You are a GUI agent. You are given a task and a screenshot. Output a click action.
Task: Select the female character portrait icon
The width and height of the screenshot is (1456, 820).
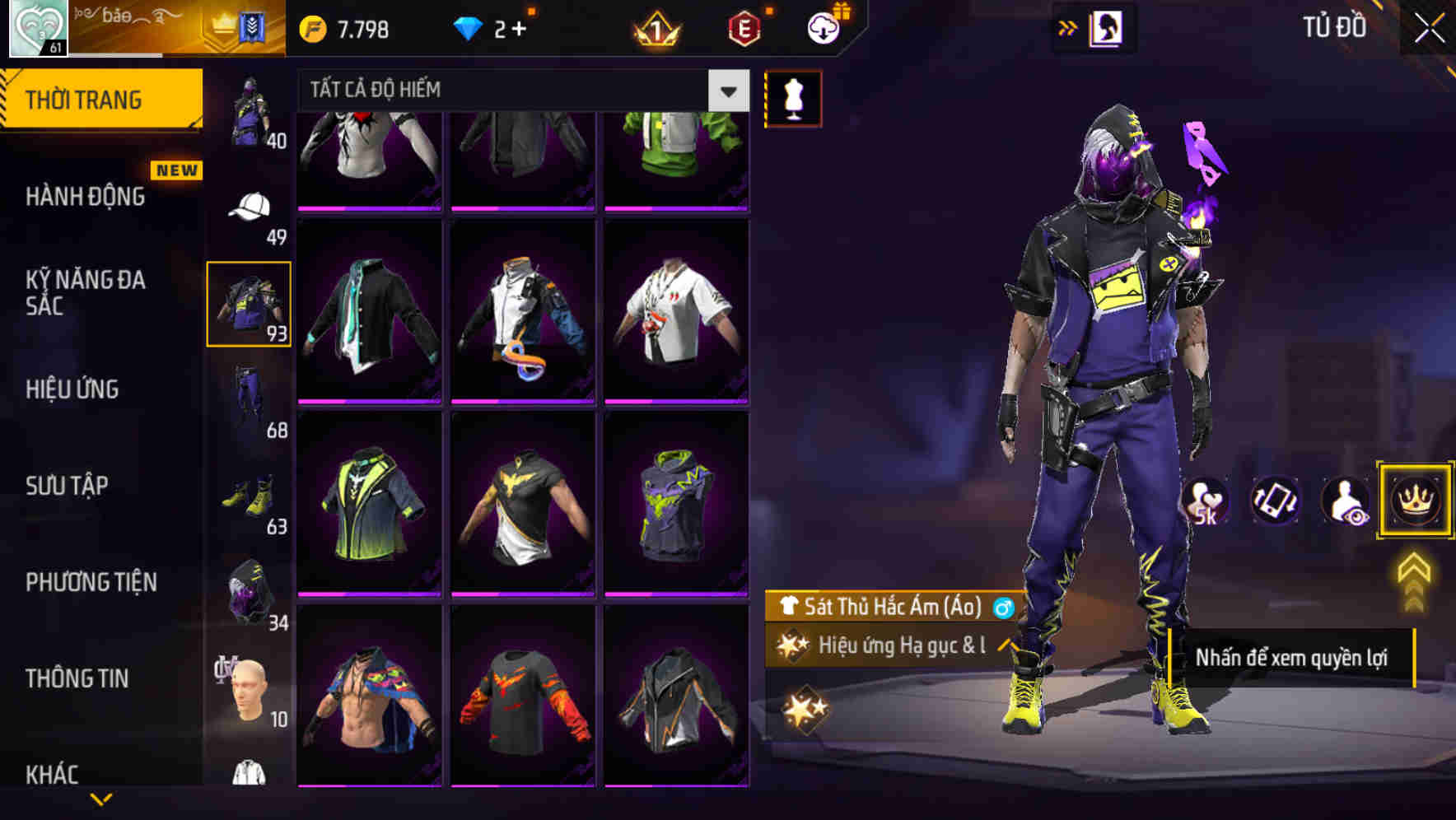coord(1108,26)
